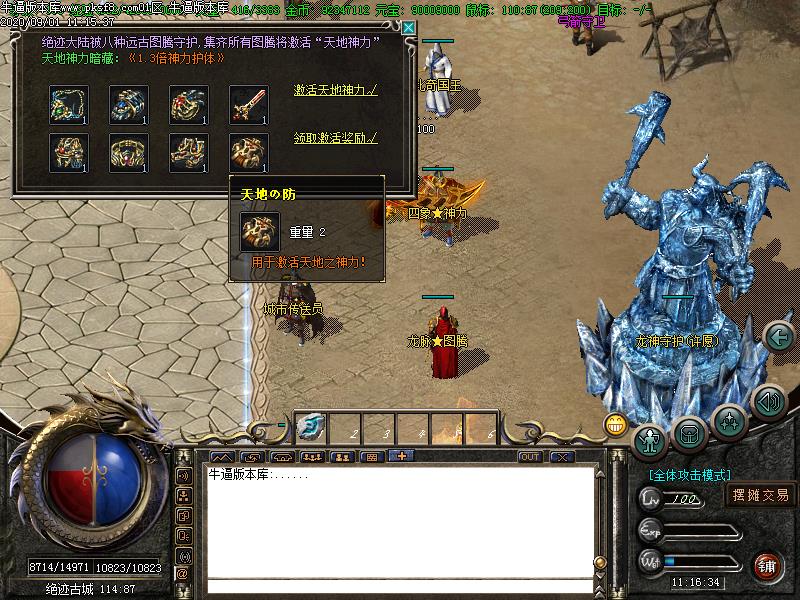
Task: Open the character status round button
Action: tap(651, 437)
